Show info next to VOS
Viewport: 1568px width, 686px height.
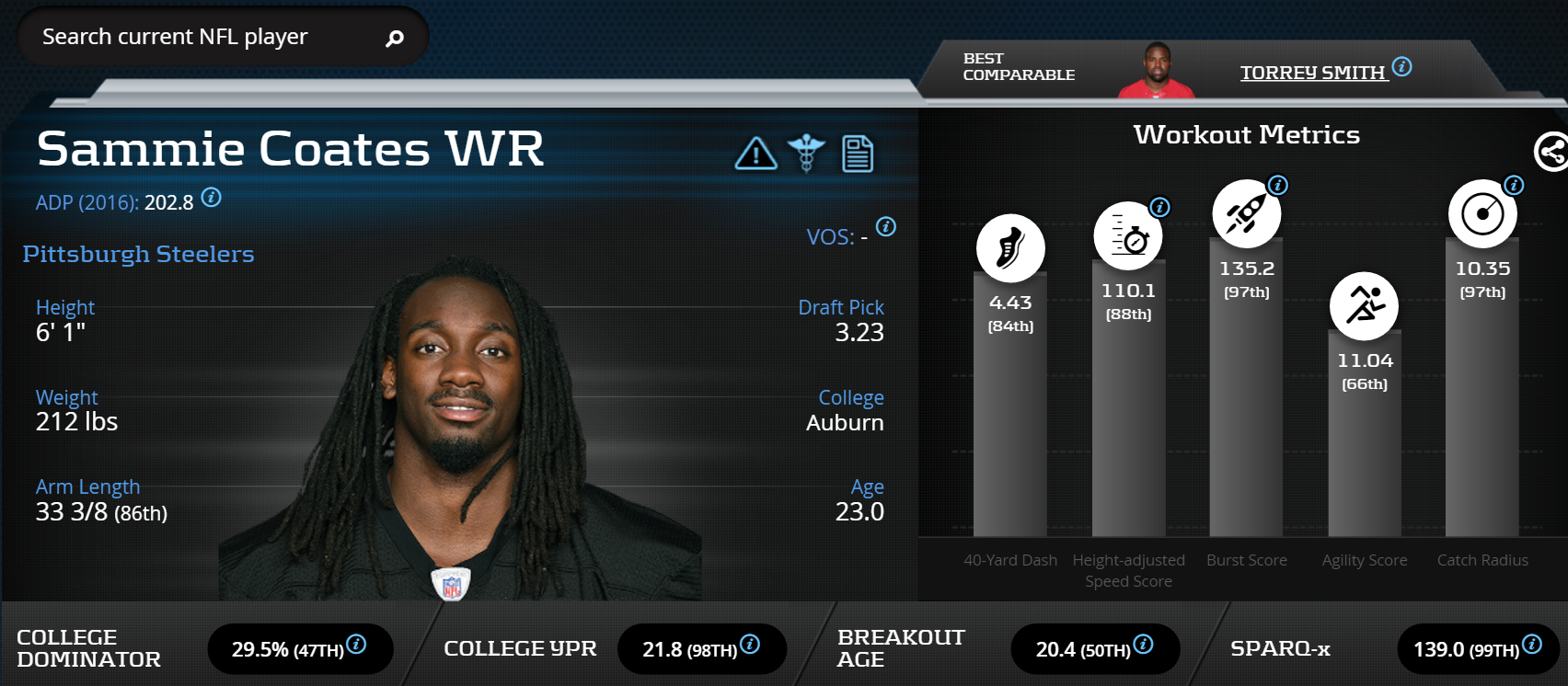tap(886, 227)
